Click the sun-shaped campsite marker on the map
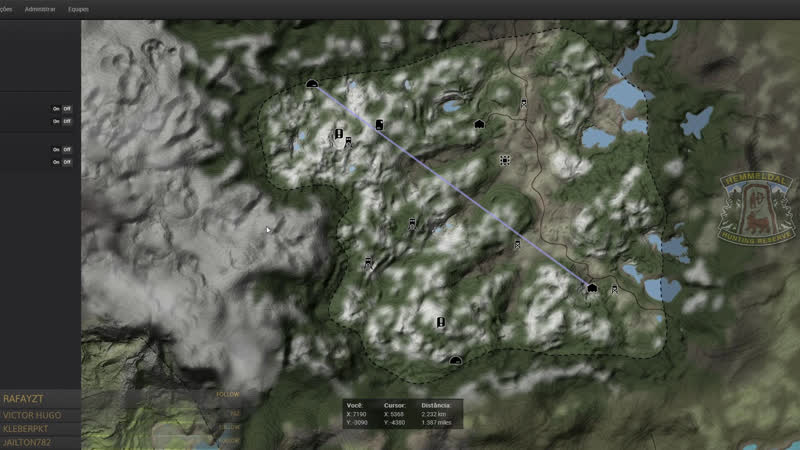800x450 pixels. pos(505,160)
